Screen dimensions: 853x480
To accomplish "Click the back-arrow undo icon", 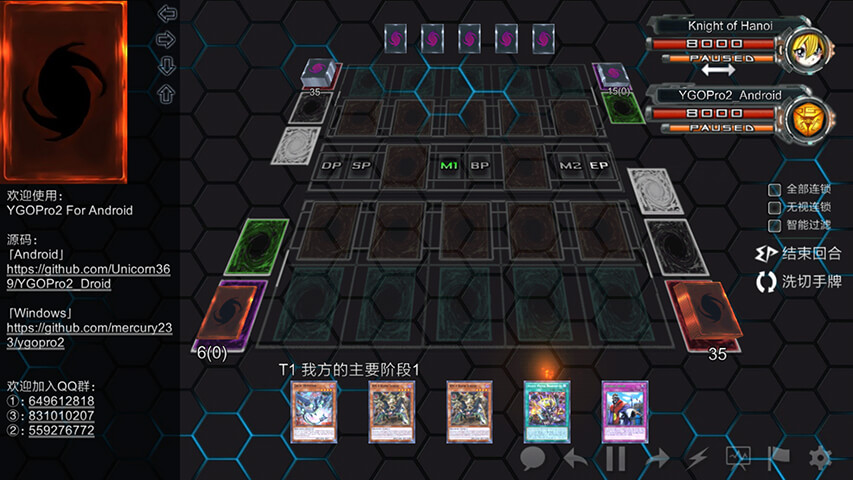I will [x=575, y=458].
